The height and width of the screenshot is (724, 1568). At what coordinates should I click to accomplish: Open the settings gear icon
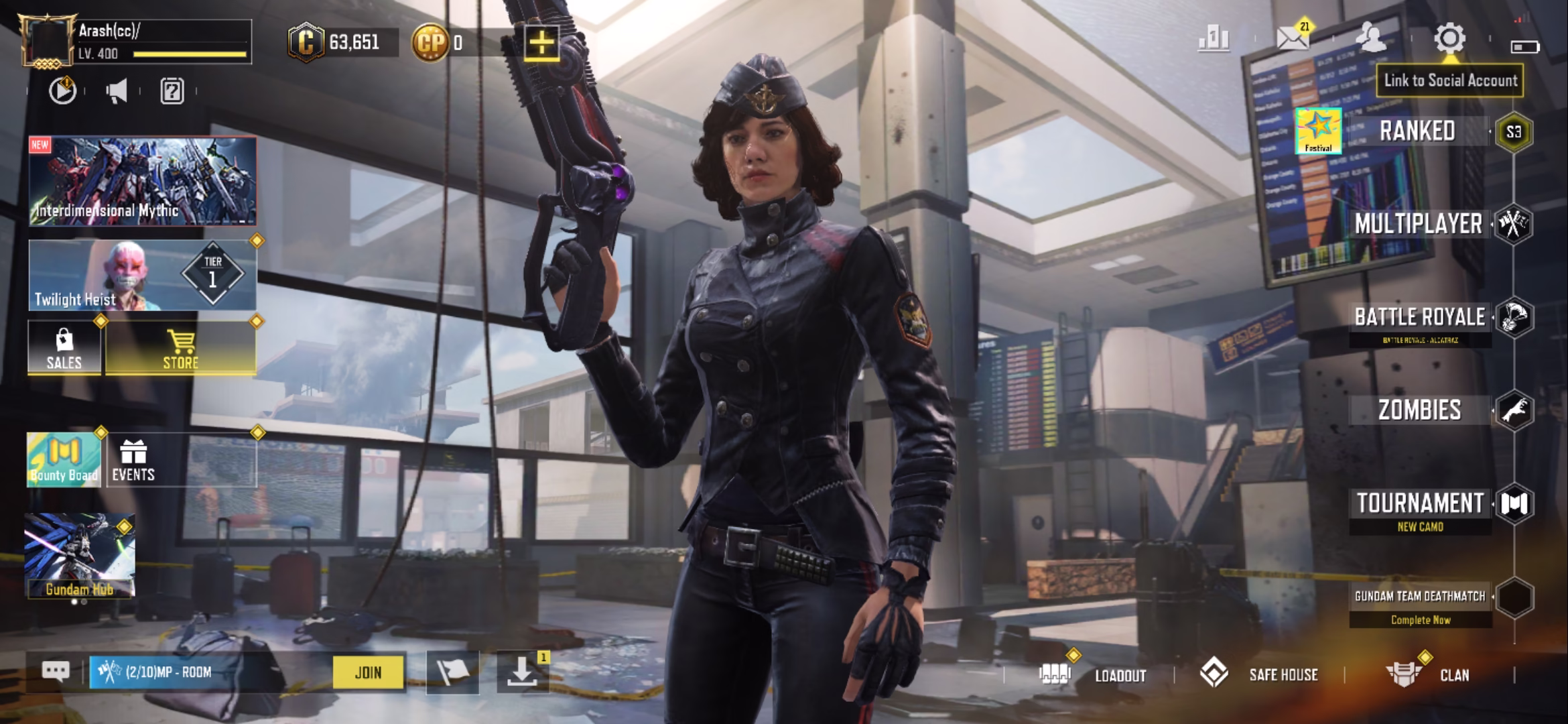pos(1449,39)
